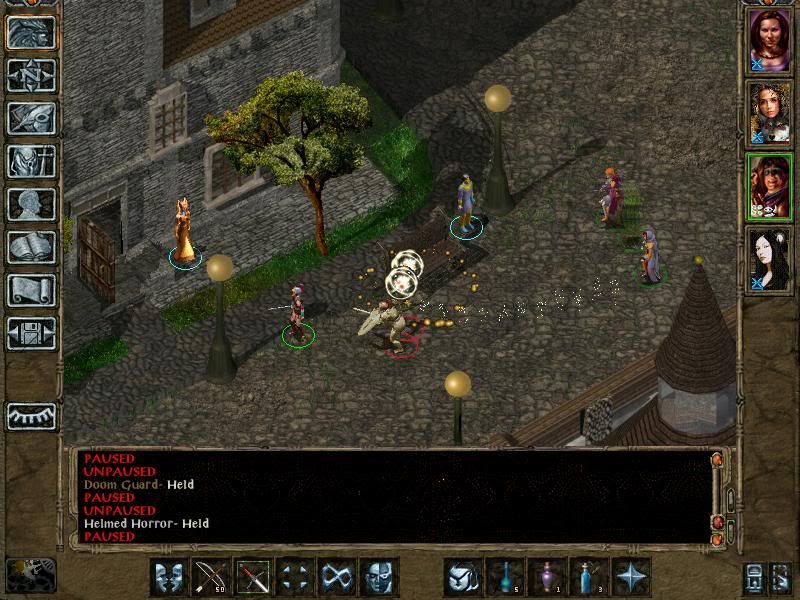Open the priest scroll button

click(x=31, y=290)
